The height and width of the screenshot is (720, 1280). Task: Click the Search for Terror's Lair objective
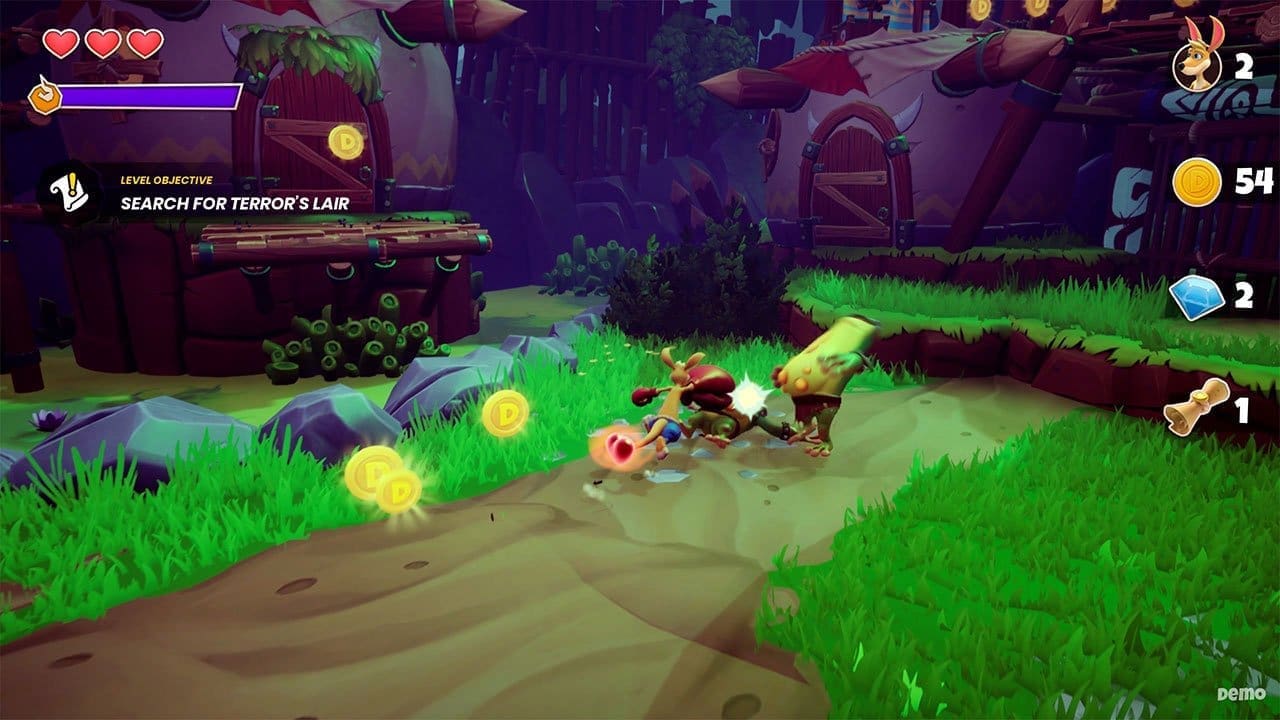(x=234, y=203)
